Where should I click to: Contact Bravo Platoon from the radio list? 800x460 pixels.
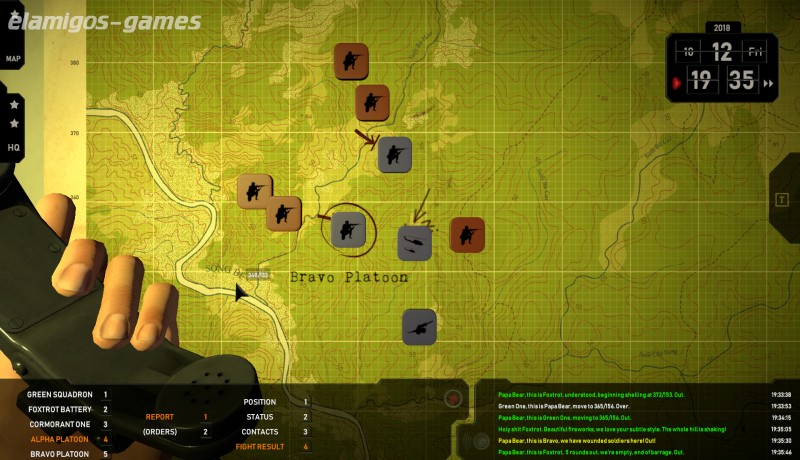60,454
